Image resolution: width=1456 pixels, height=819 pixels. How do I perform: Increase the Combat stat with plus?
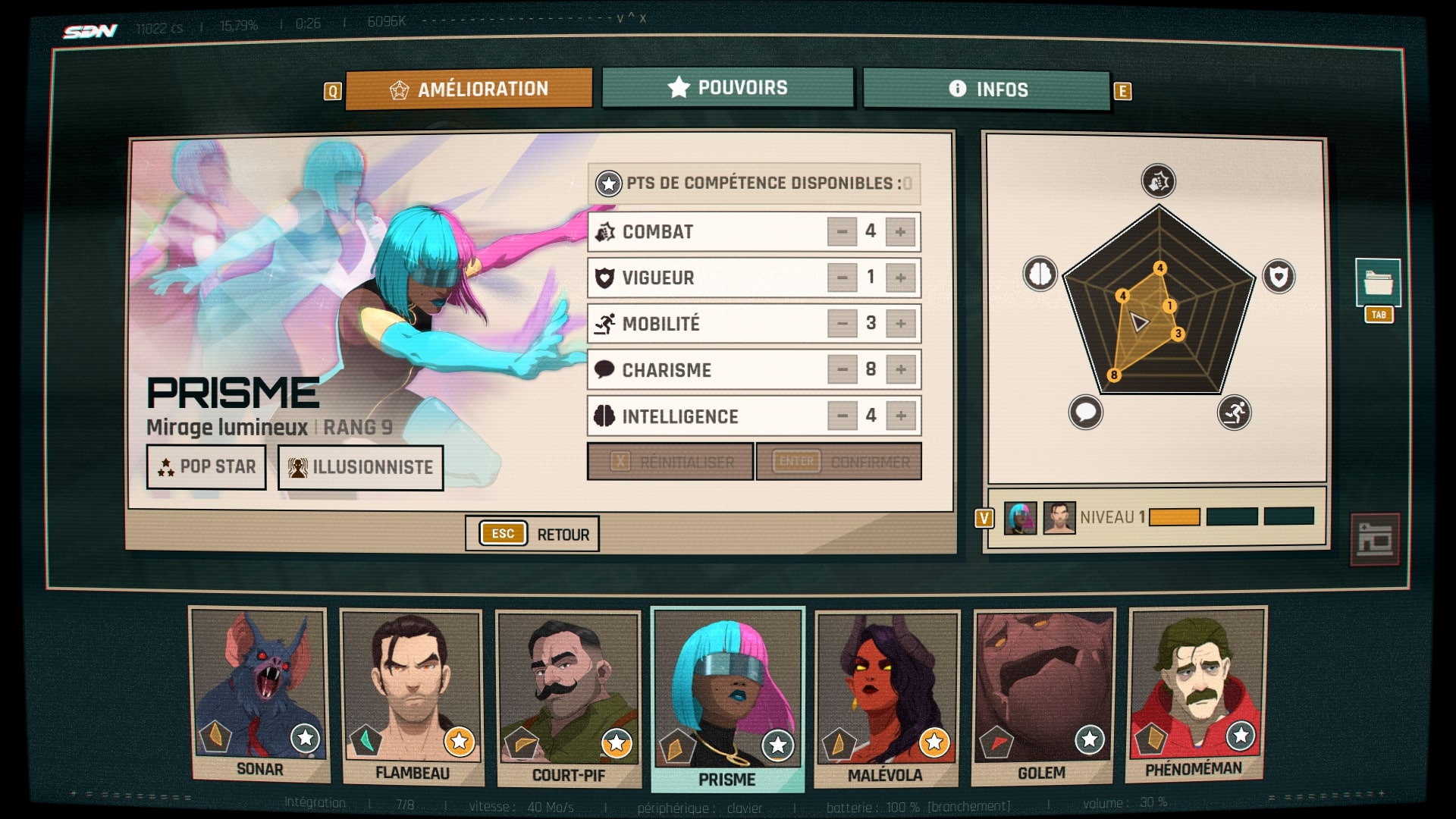pos(900,232)
